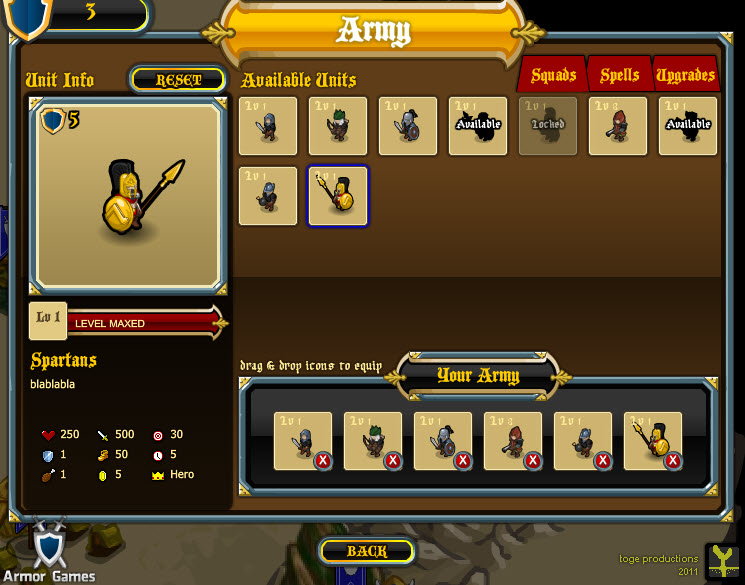Pick the red-hooded unit in Available Units
The height and width of the screenshot is (585, 745).
tap(618, 126)
